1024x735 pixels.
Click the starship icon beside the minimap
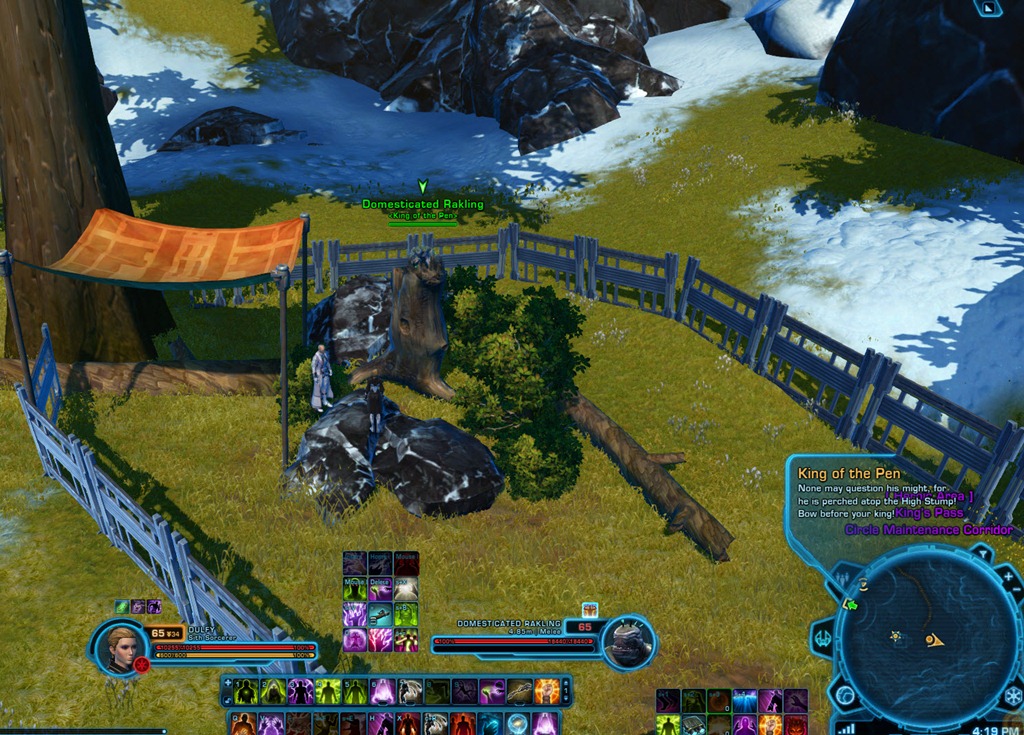(824, 637)
